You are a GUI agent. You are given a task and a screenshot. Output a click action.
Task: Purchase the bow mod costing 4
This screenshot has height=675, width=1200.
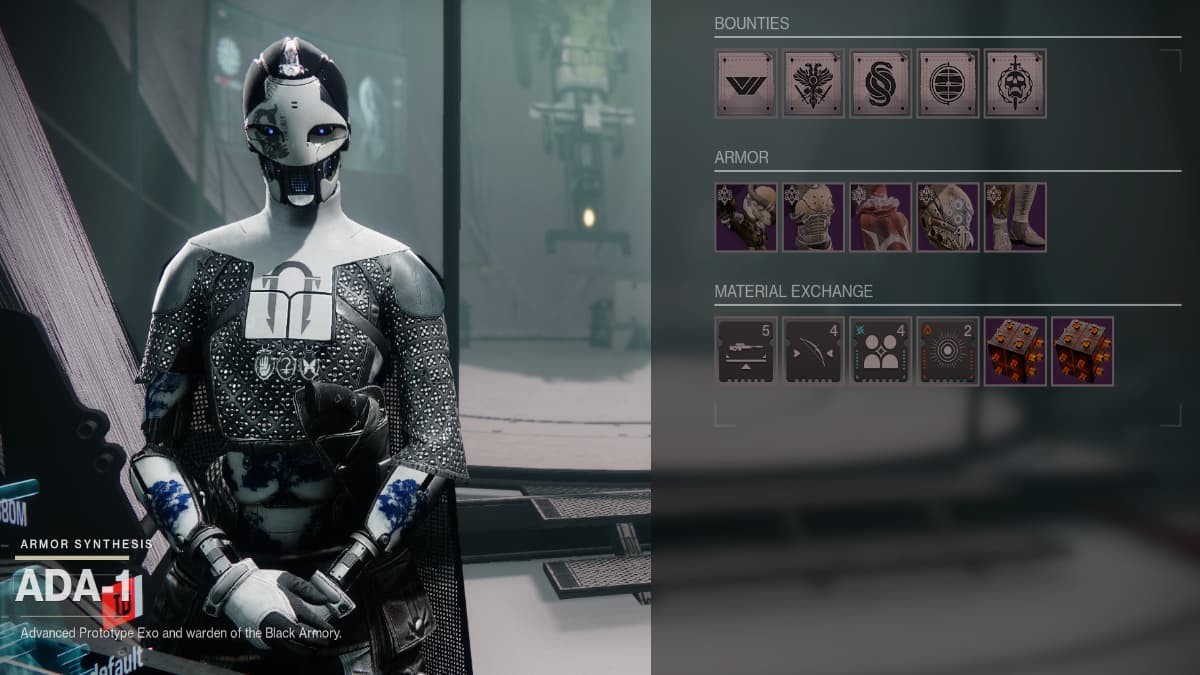[x=813, y=351]
